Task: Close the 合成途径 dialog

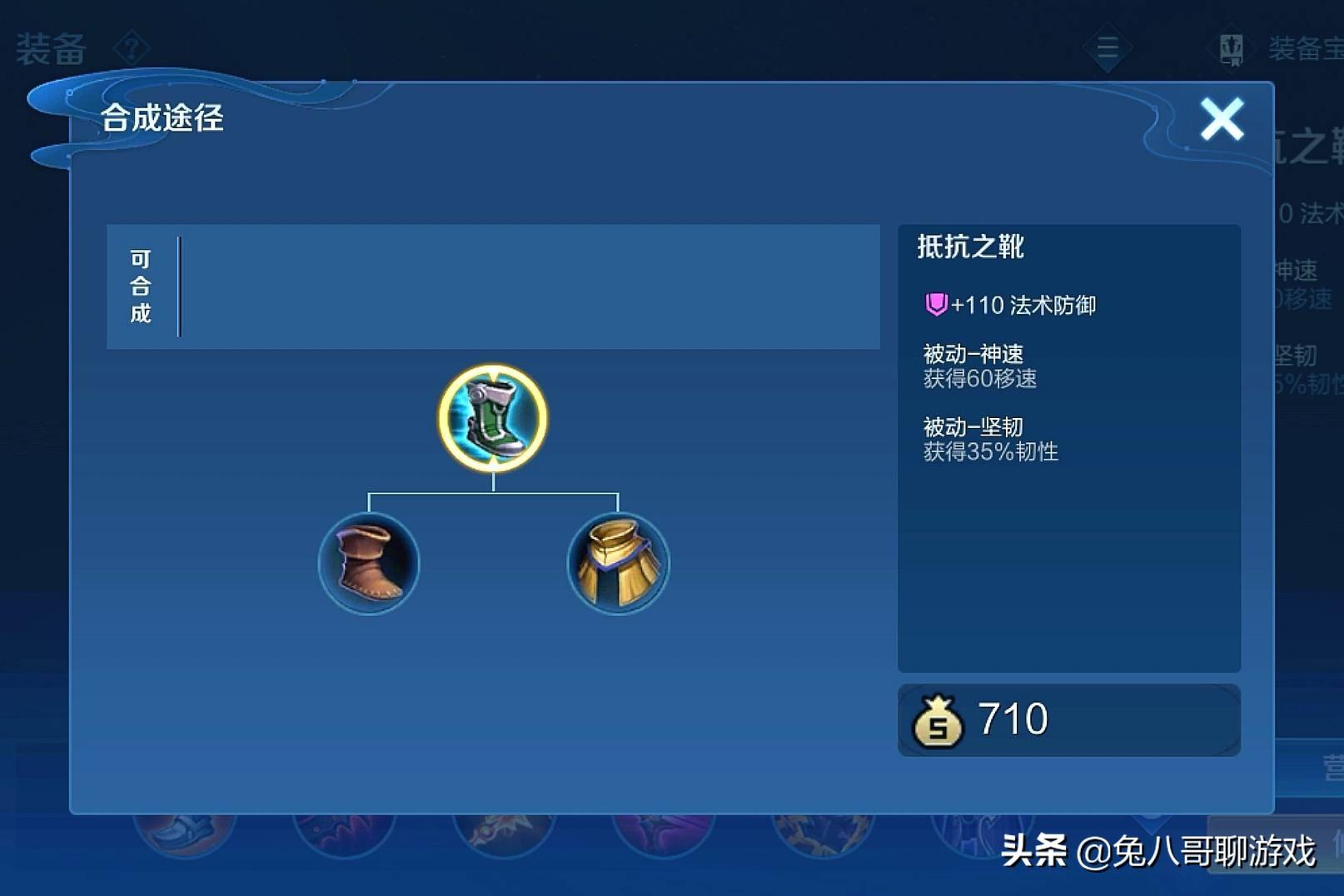Action: [x=1221, y=118]
